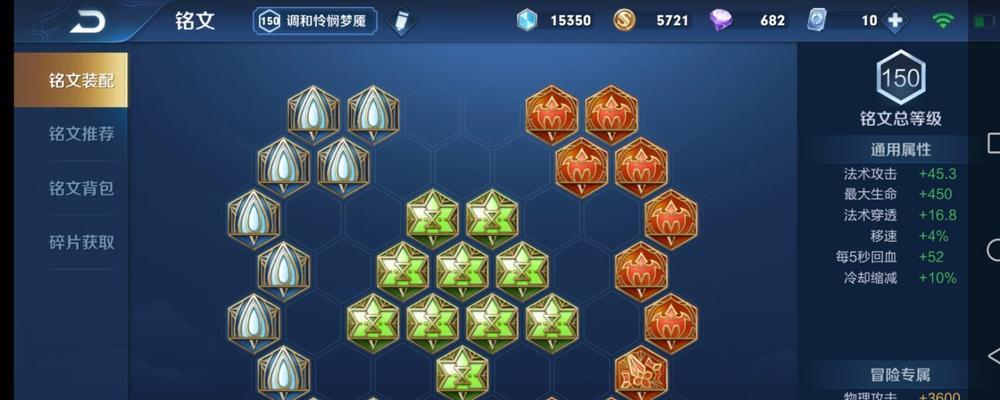The height and width of the screenshot is (400, 1000).
Task: Tap the Android home circle button
Action: tap(993, 249)
